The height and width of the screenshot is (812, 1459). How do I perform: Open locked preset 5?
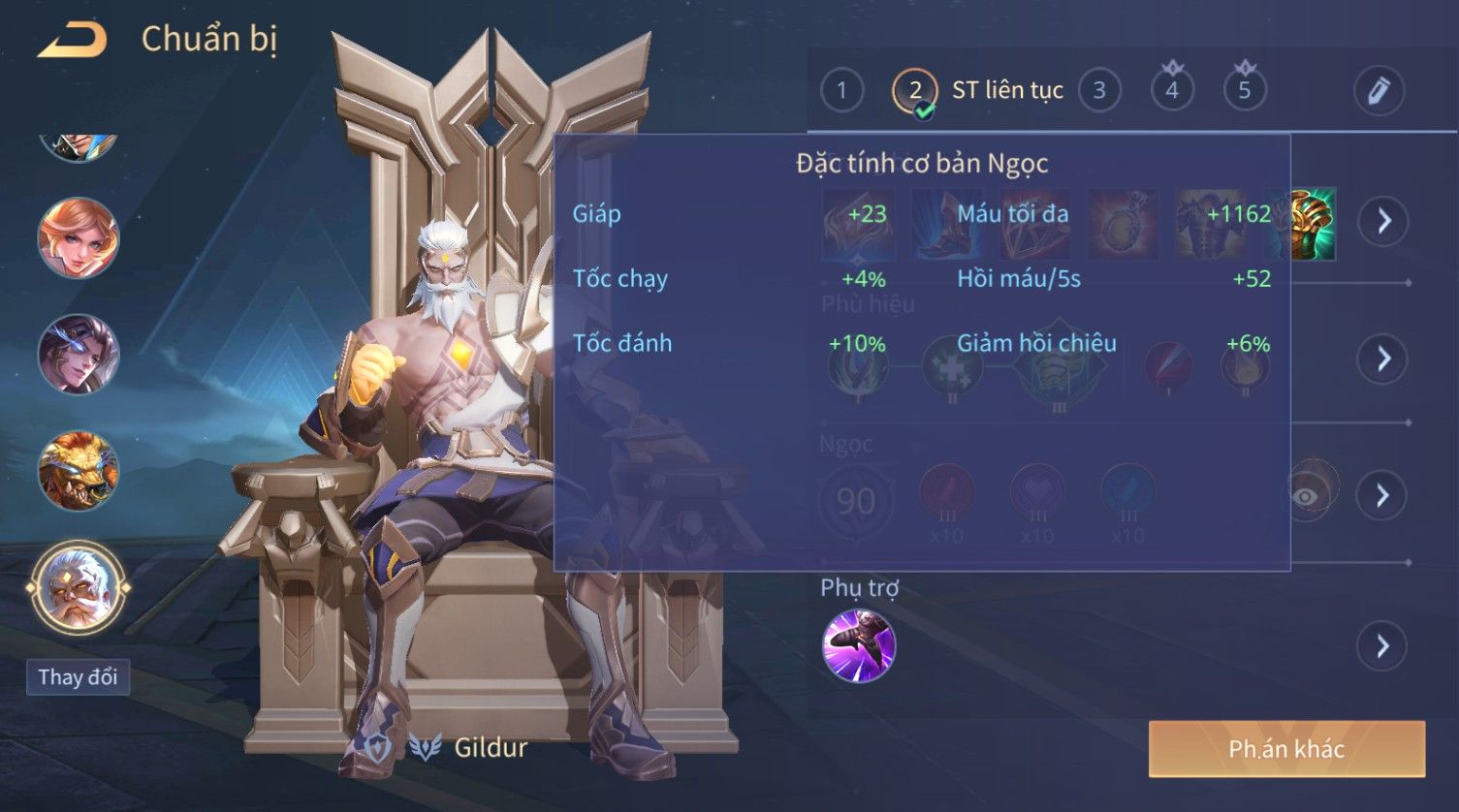[x=1245, y=90]
